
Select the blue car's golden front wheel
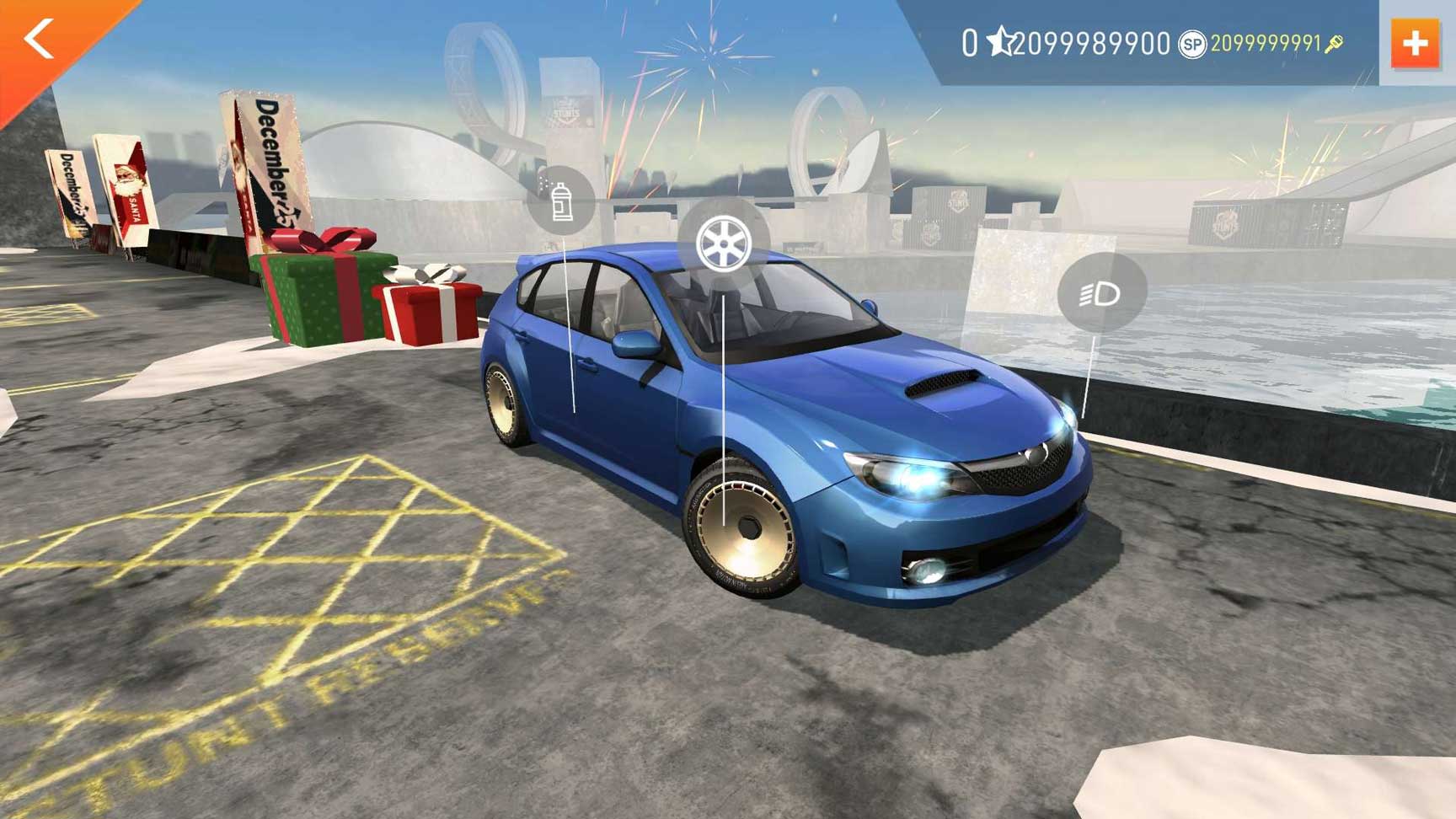coord(747,531)
